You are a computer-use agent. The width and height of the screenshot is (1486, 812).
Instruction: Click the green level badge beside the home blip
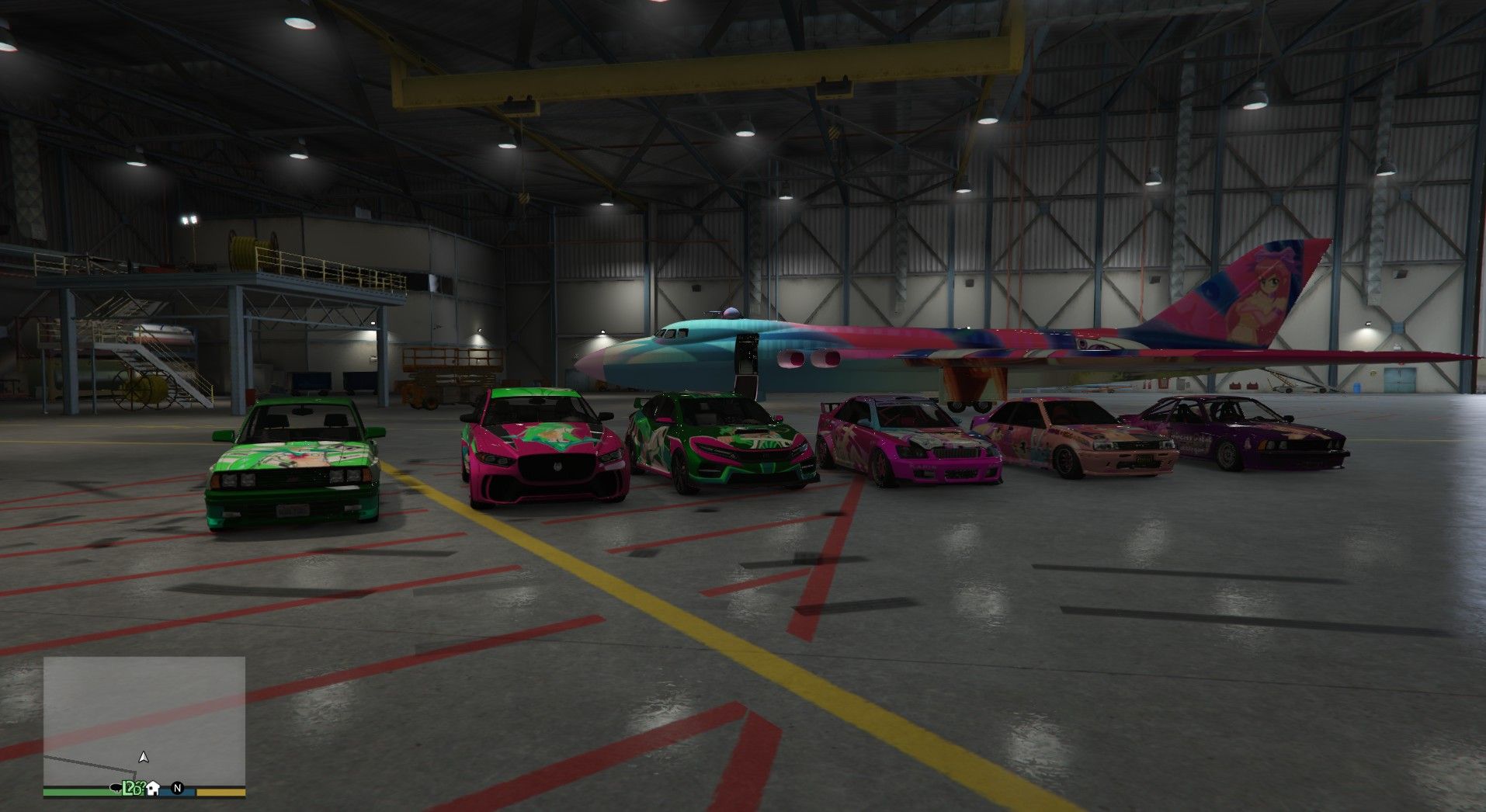[132, 789]
